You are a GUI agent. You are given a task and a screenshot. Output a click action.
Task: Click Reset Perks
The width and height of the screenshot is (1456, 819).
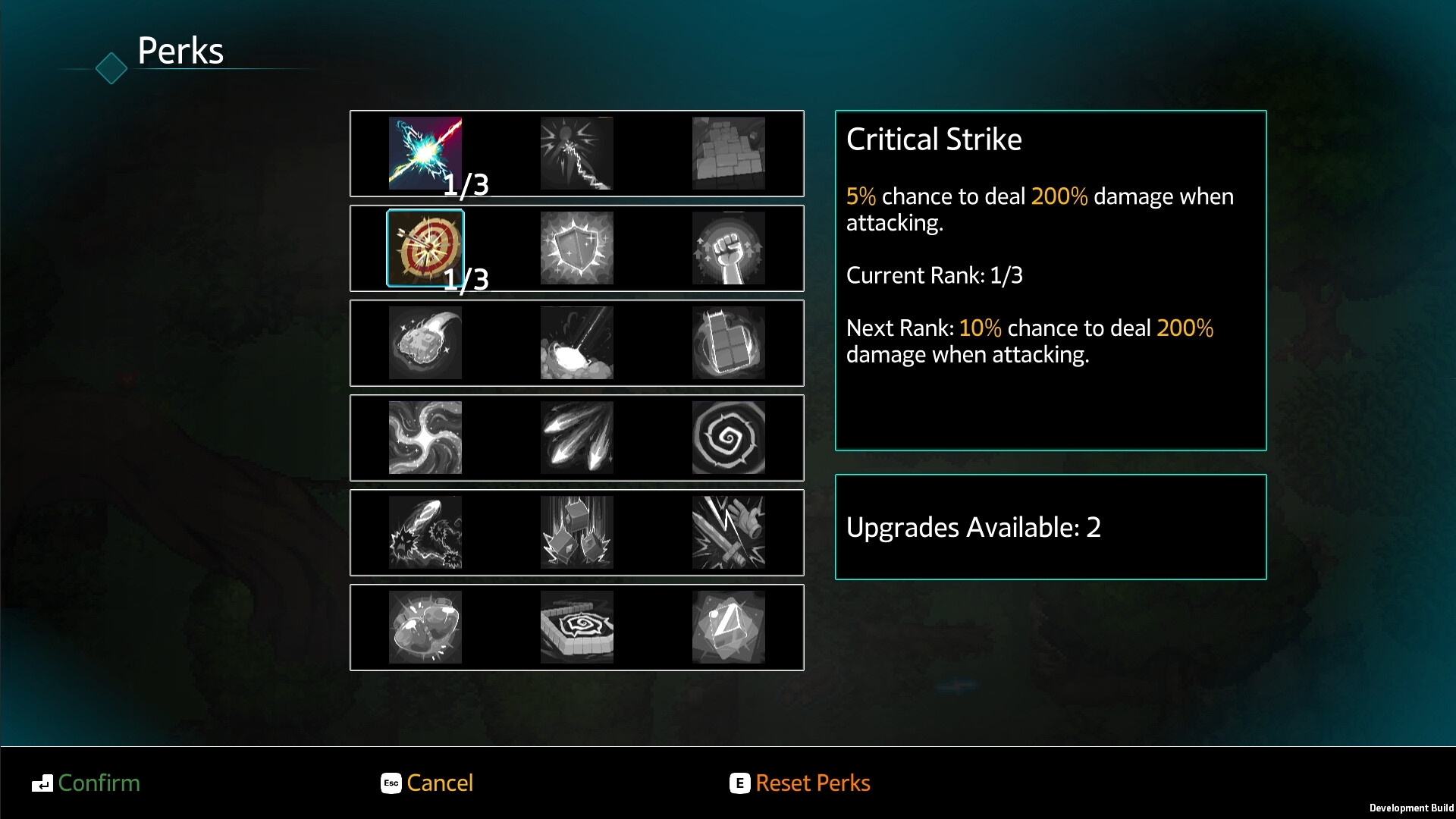point(801,783)
